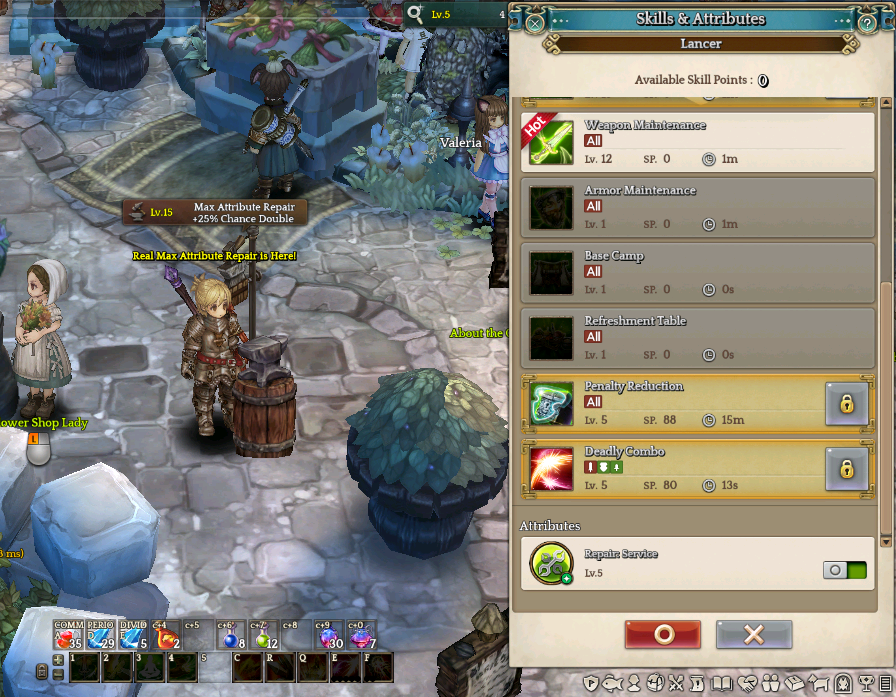Confirm skill changes with the red circle button
Viewport: 896px width, 697px height.
click(662, 634)
